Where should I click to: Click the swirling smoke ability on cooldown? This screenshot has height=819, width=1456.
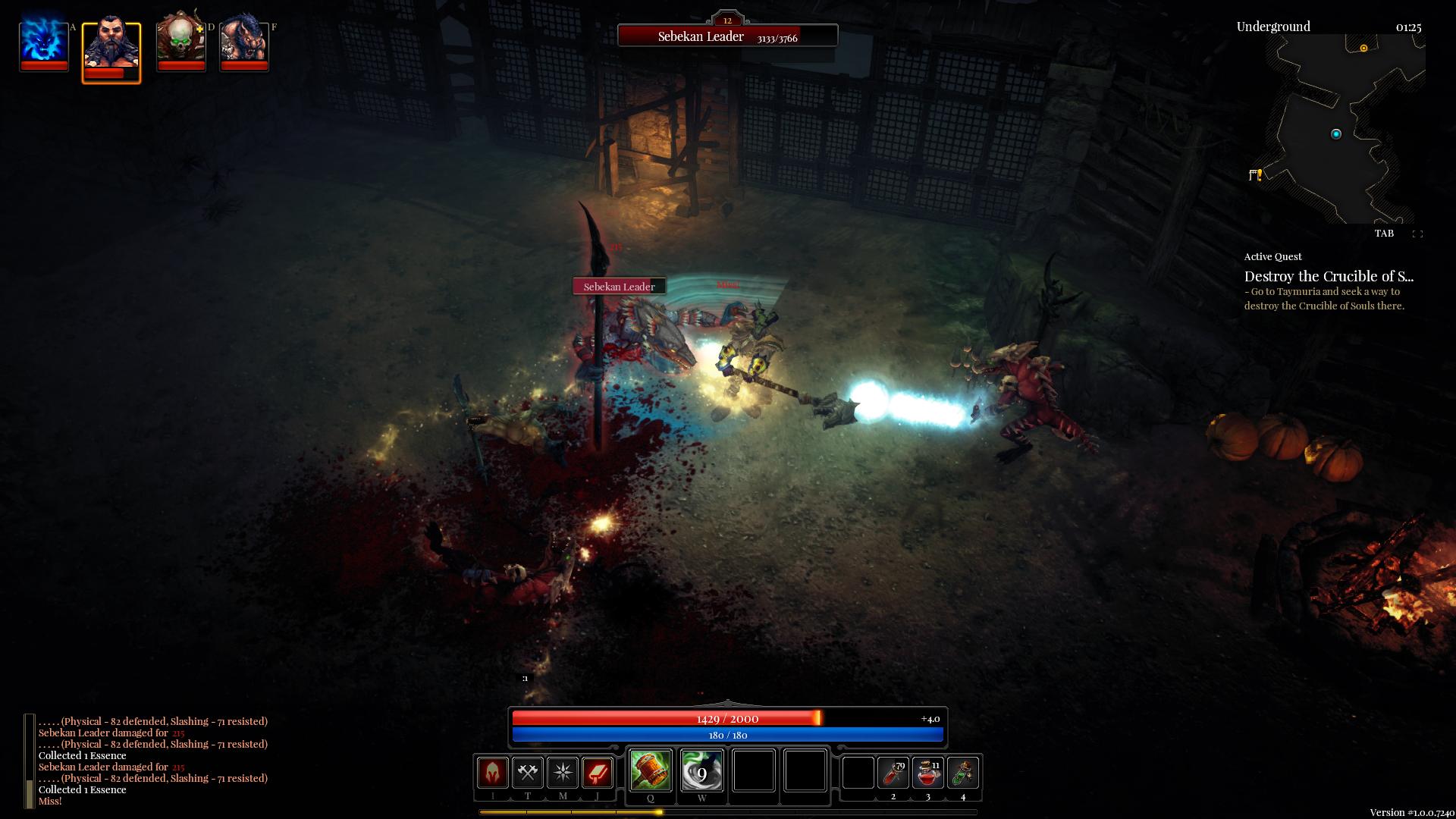(701, 771)
